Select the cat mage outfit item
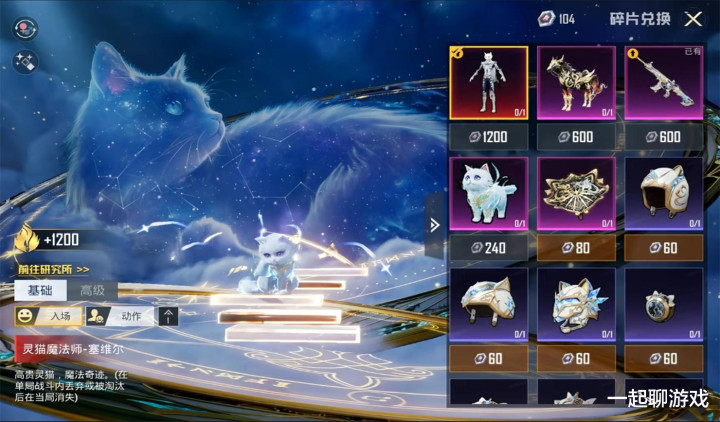720x422 pixels. 488,83
